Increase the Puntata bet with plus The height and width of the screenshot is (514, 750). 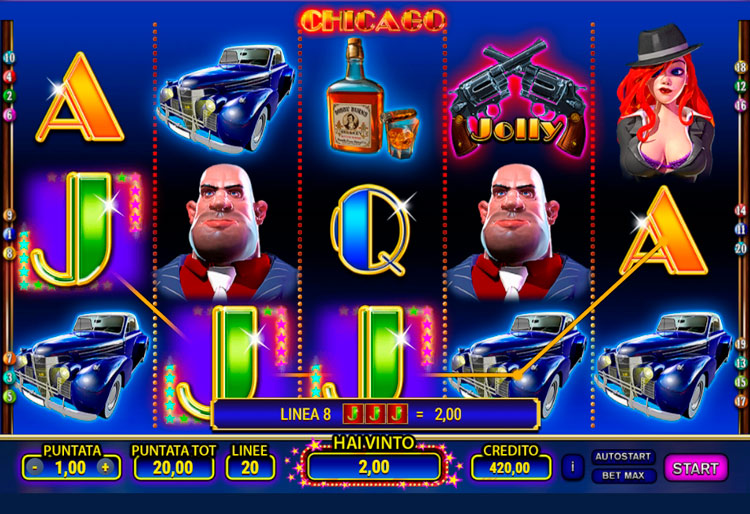pyautogui.click(x=103, y=467)
